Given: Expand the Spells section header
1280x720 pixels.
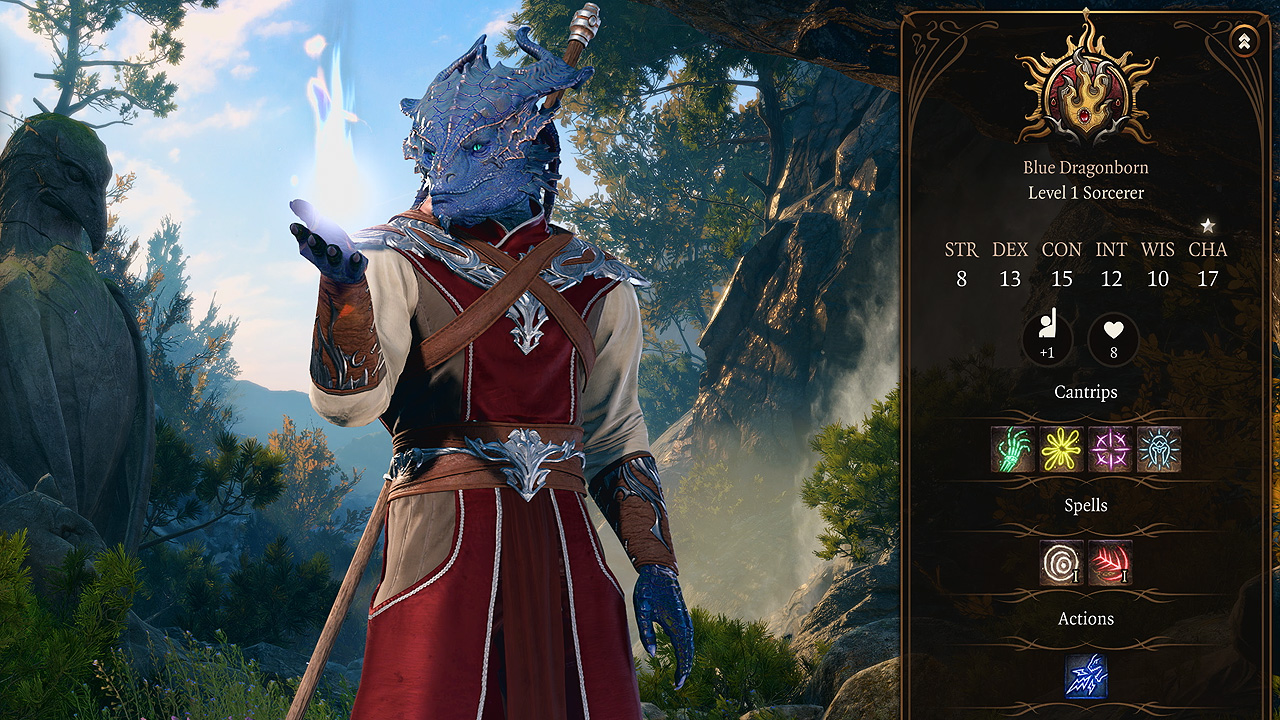Looking at the screenshot, I should pyautogui.click(x=1084, y=505).
